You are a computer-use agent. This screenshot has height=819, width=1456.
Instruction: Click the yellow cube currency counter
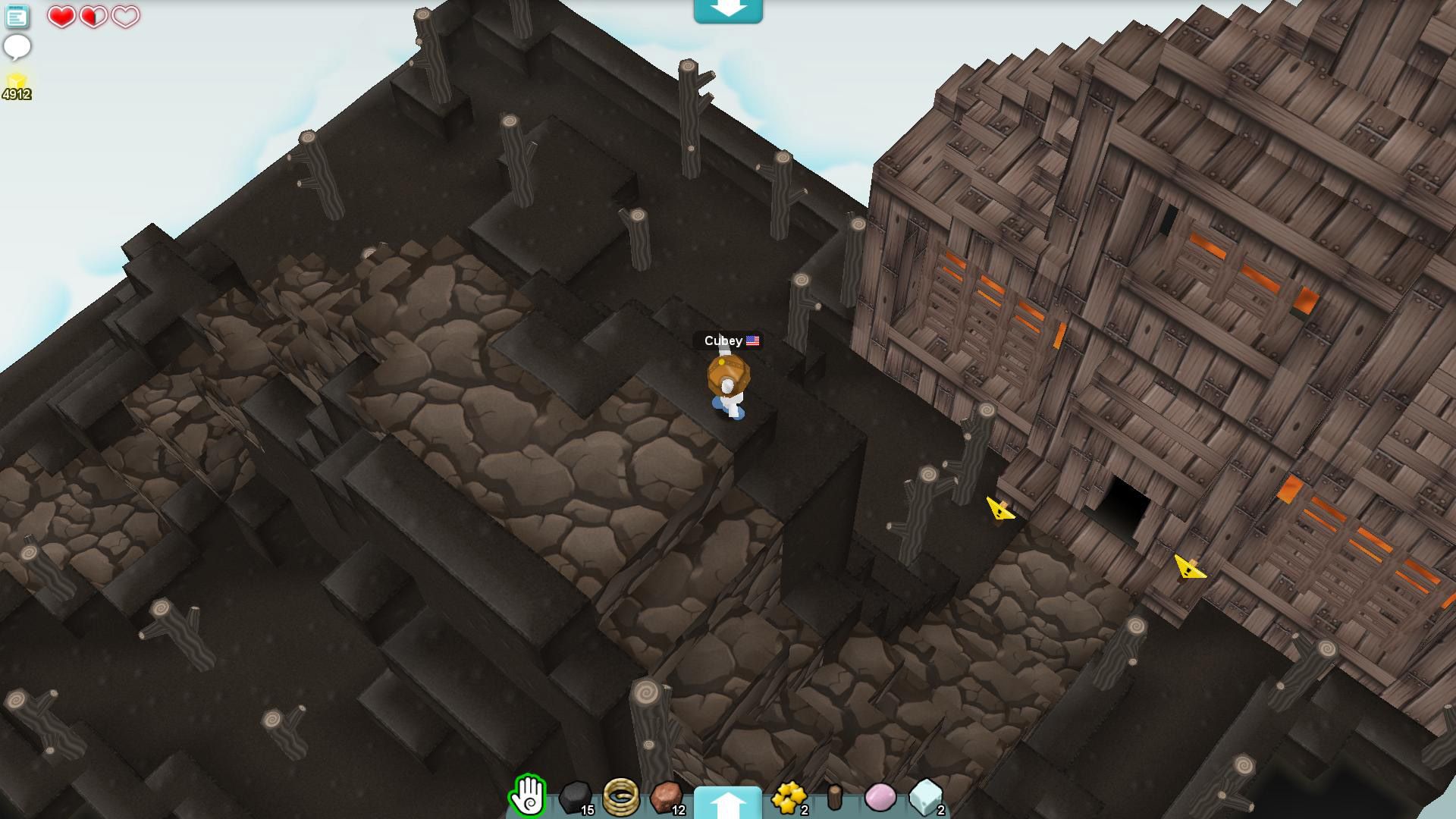pyautogui.click(x=17, y=79)
